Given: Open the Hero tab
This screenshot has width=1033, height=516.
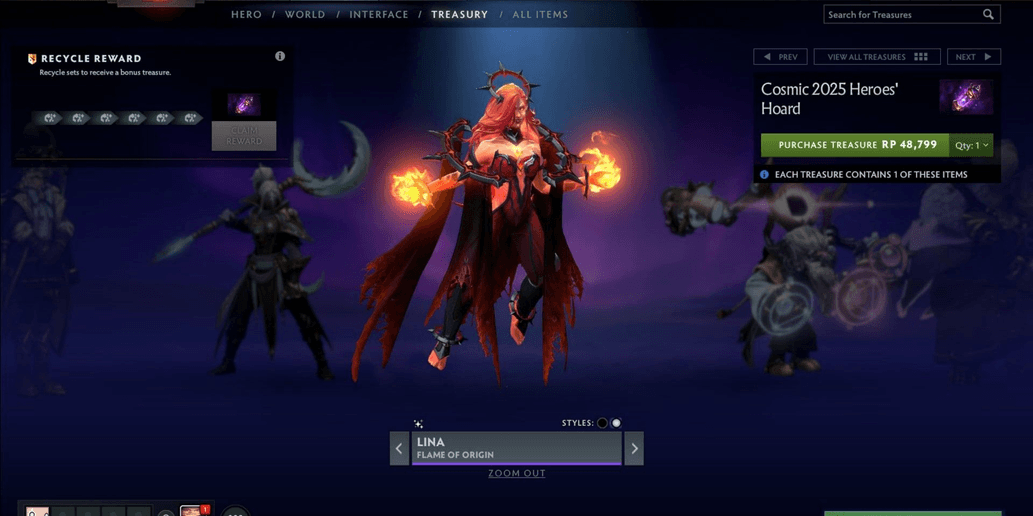Looking at the screenshot, I should [246, 15].
